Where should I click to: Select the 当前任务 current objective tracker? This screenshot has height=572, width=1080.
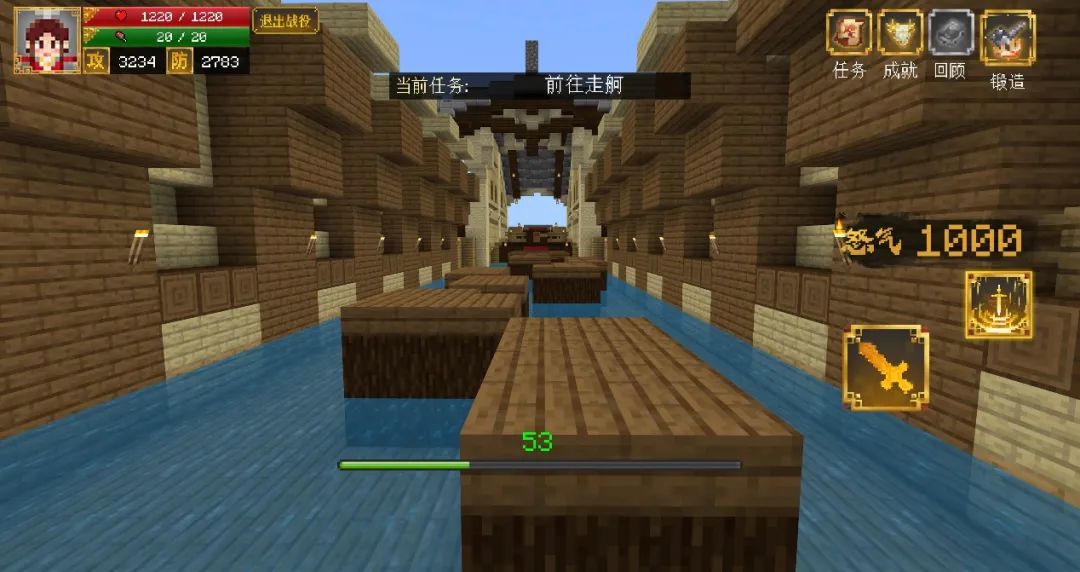[x=540, y=85]
